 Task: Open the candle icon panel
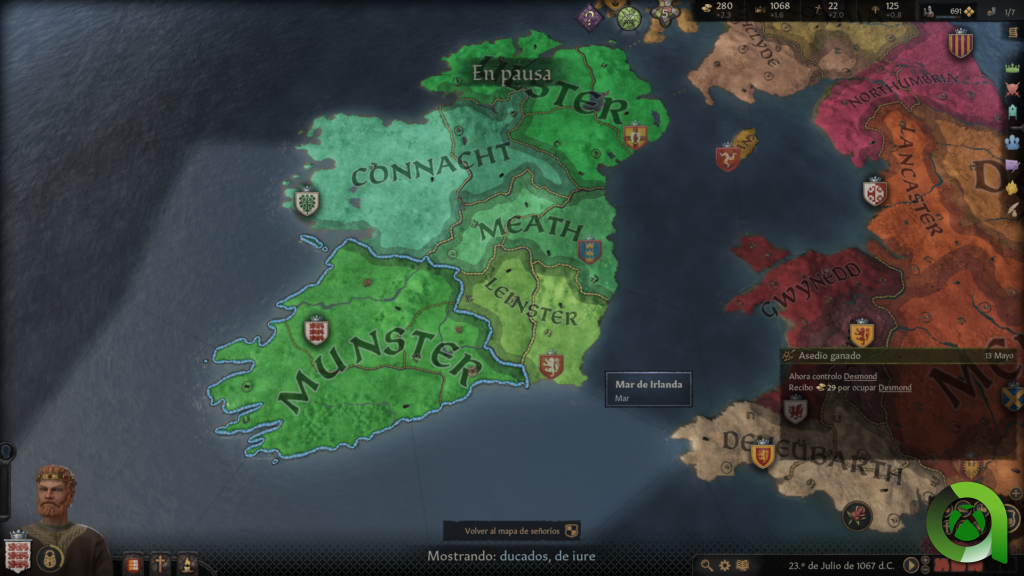(x=187, y=565)
